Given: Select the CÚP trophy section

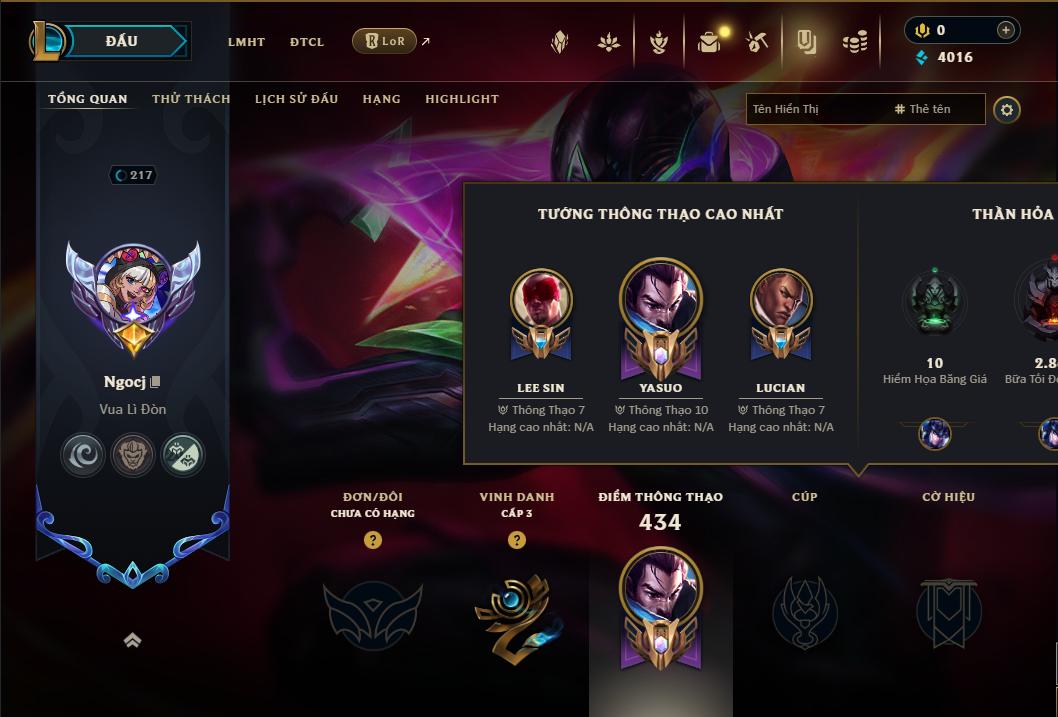Looking at the screenshot, I should pos(804,612).
